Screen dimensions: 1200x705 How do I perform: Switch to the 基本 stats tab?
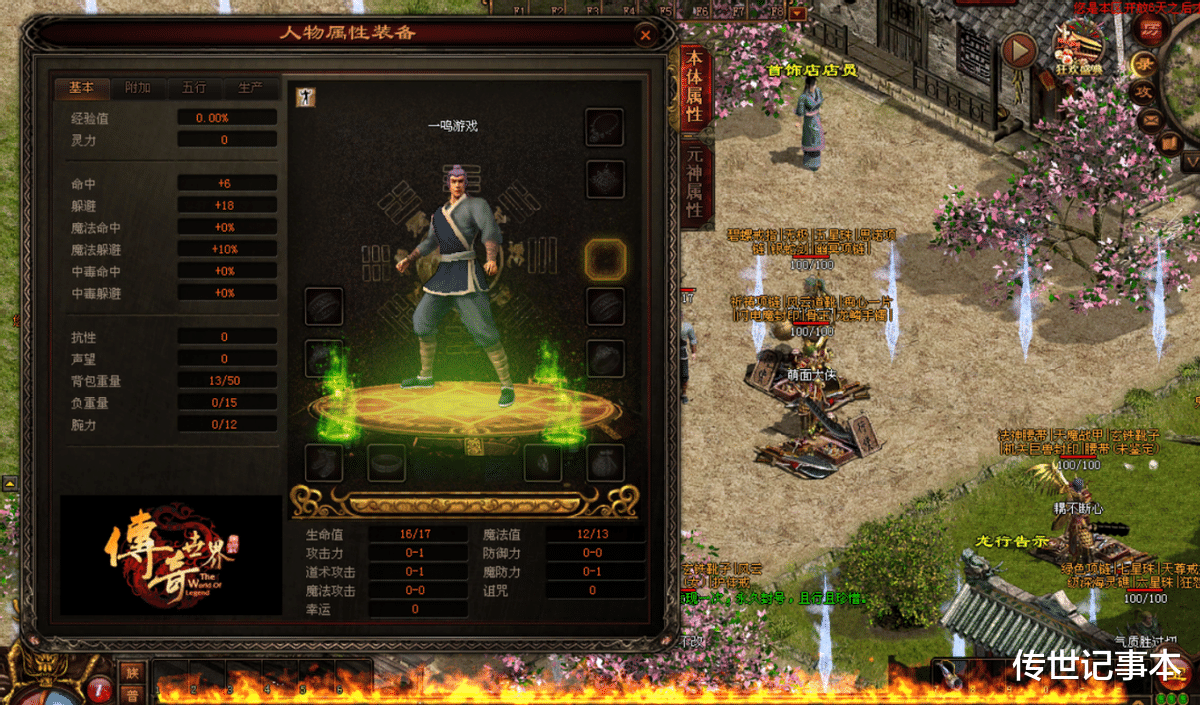tap(82, 88)
